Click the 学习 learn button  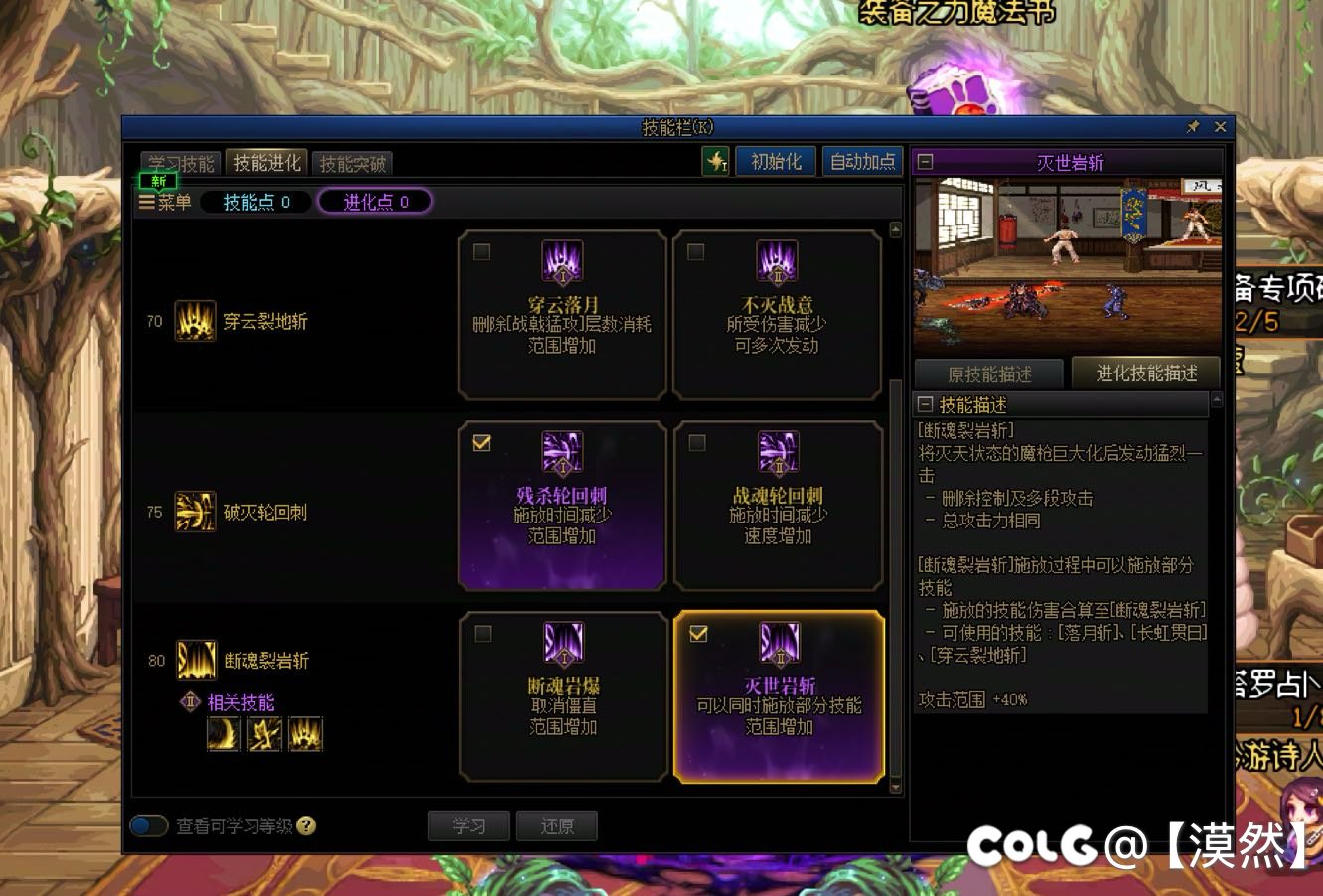coord(468,825)
